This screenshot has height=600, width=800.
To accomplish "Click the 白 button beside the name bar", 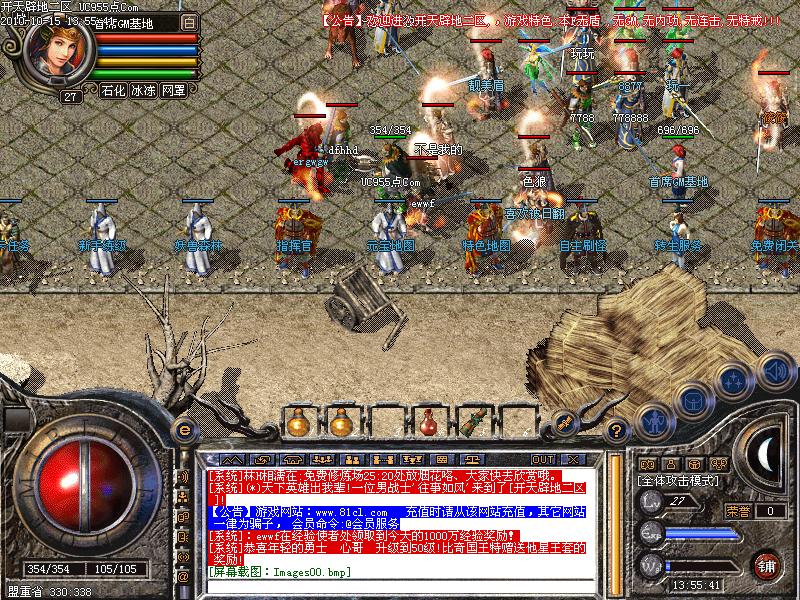I will (190, 20).
